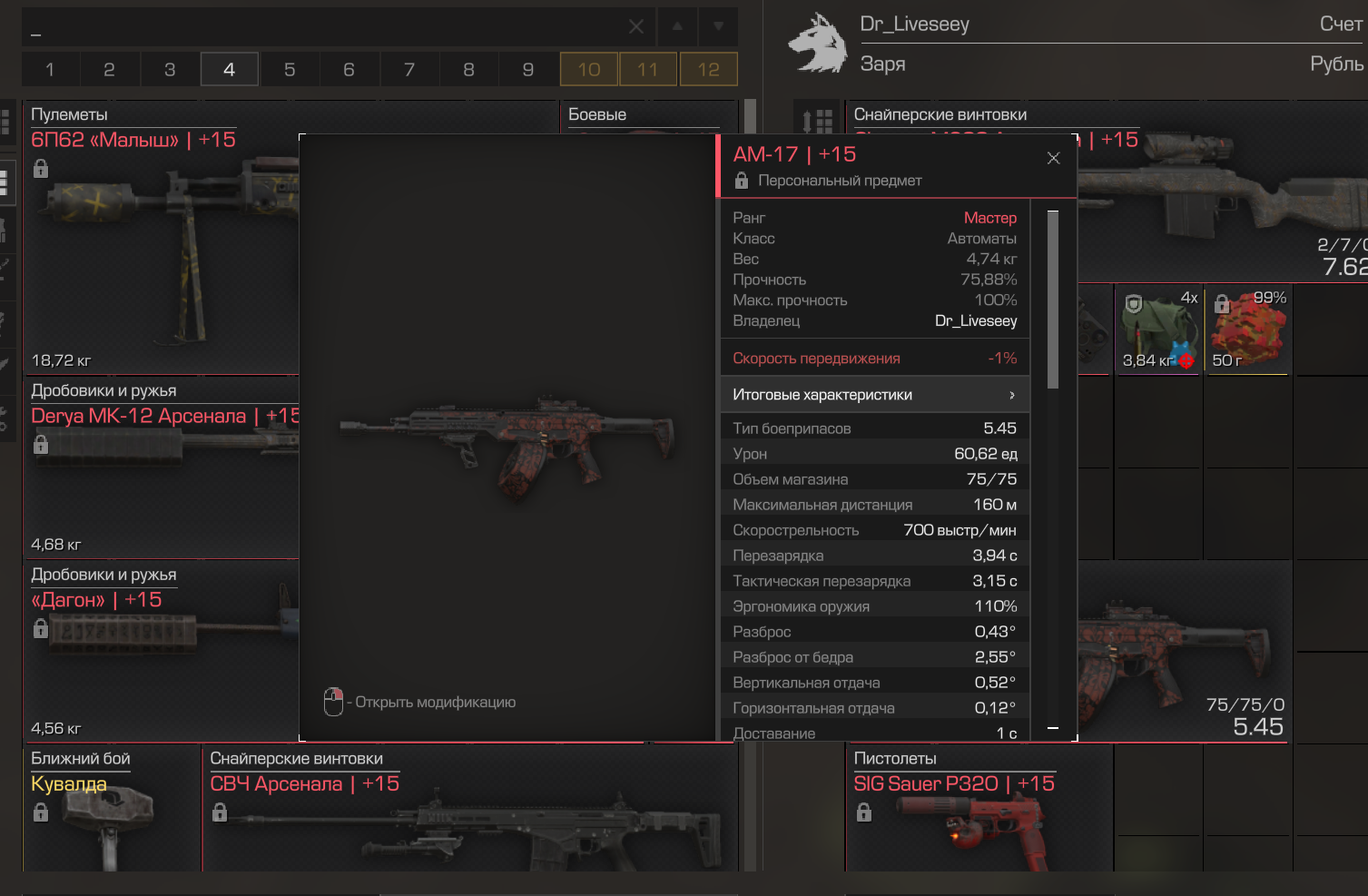Image resolution: width=1368 pixels, height=896 pixels.
Task: Click the search down arrow button
Action: 718,27
